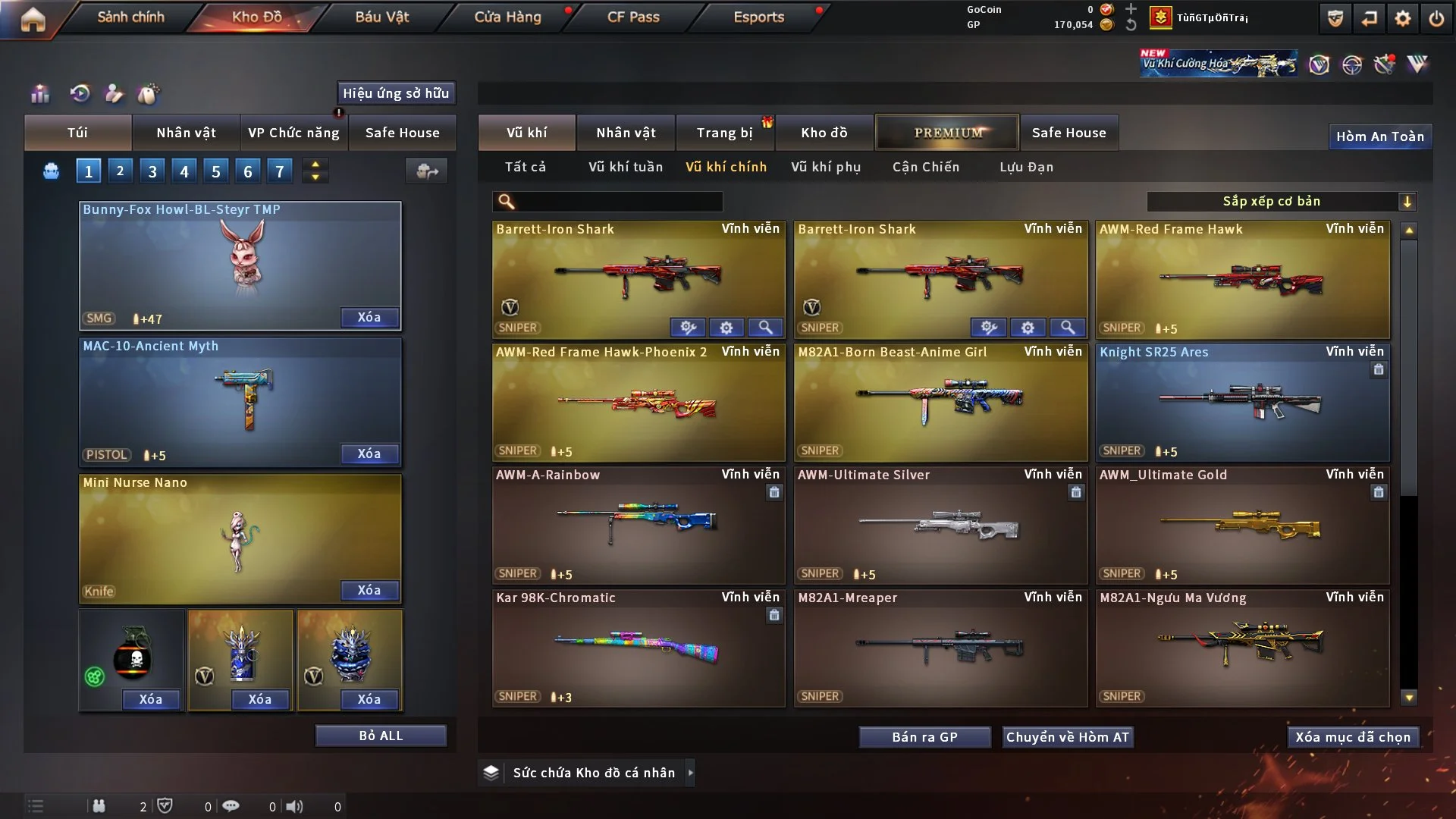
Task: Open the Cửa Hàng shop menu
Action: (507, 17)
